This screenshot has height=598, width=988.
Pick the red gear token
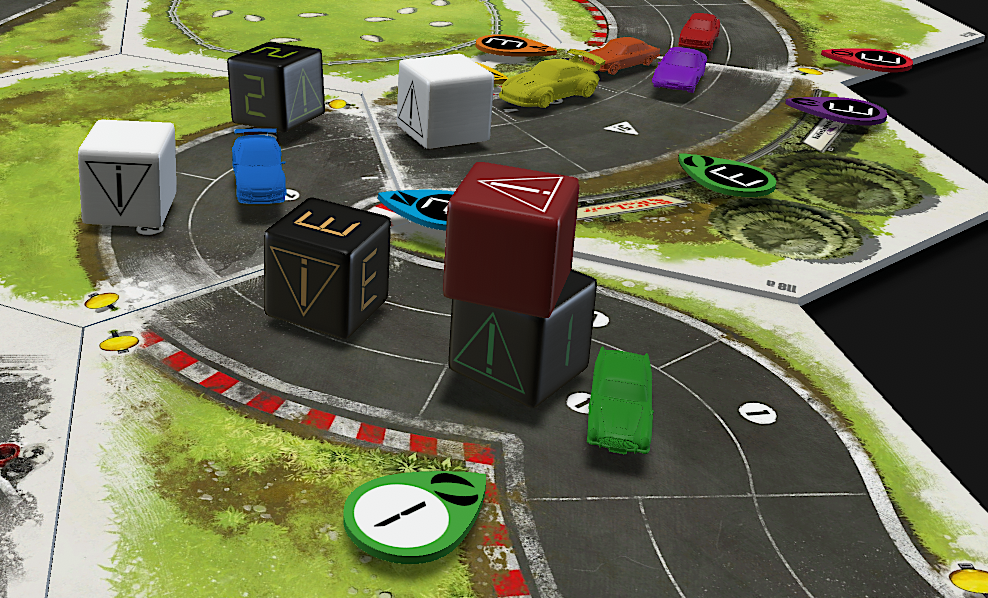(867, 59)
